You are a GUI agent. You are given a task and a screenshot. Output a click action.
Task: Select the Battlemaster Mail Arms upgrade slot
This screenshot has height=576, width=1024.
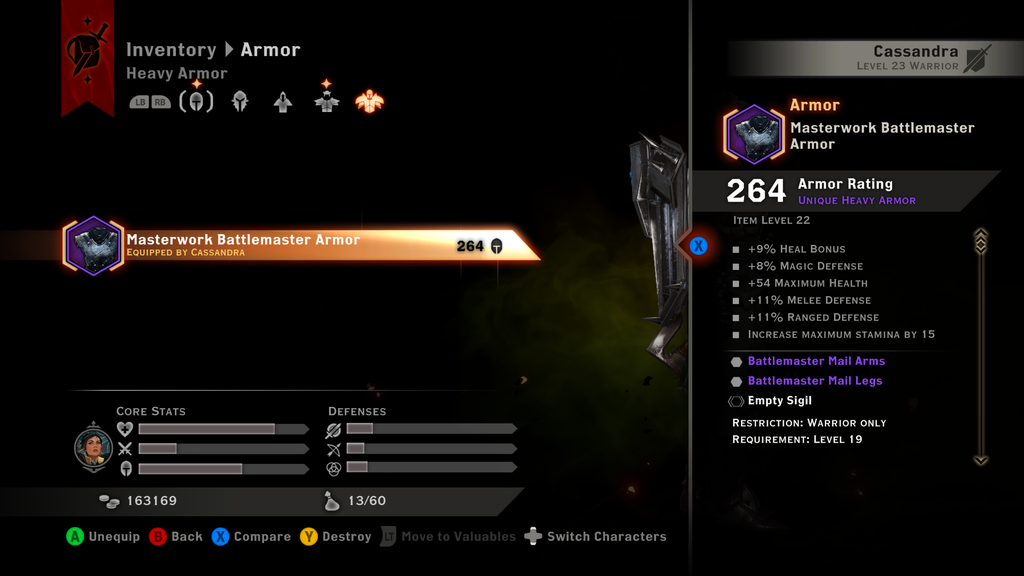point(816,361)
